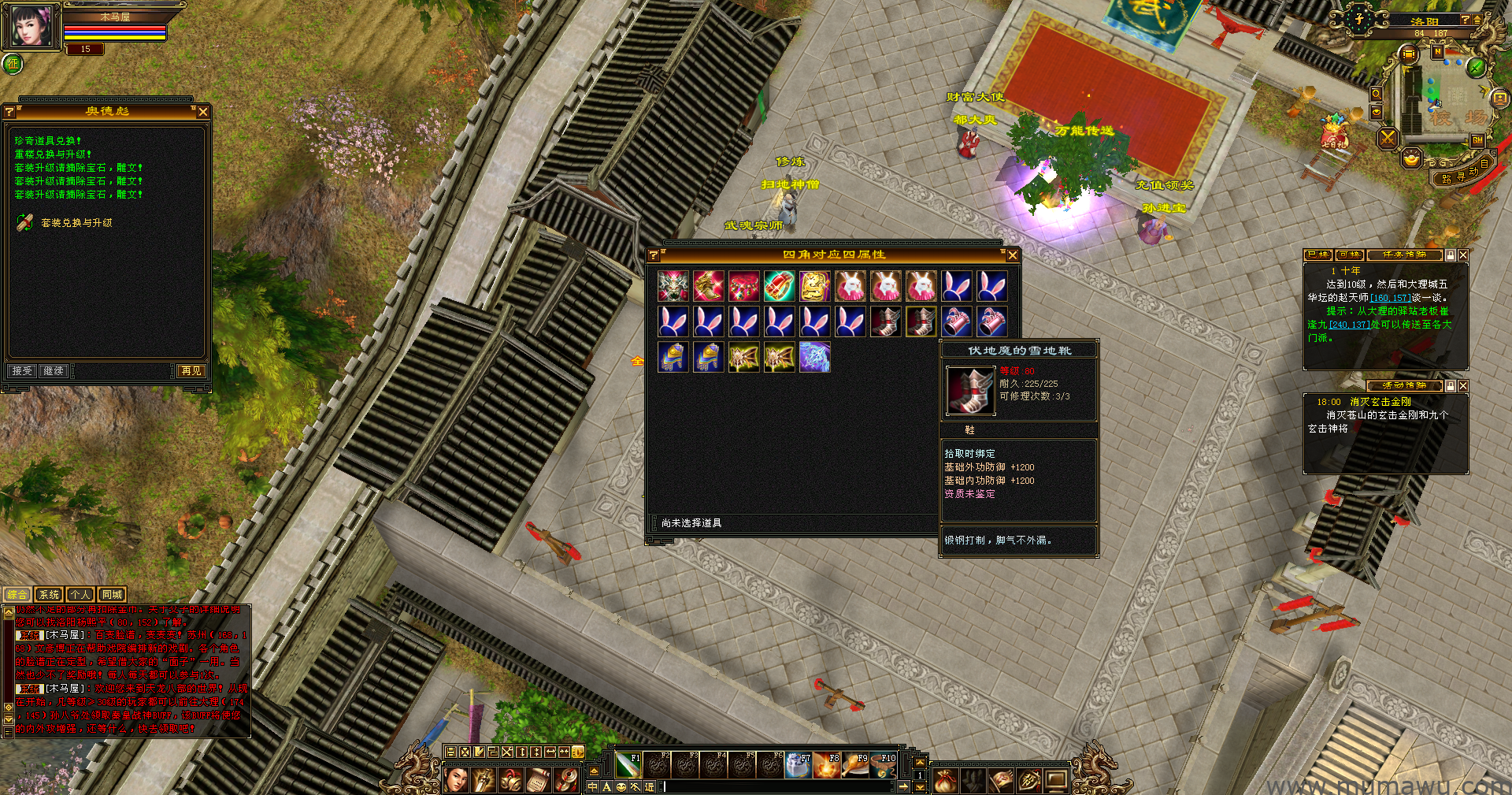The height and width of the screenshot is (795, 1512).
Task: Activate the F1 sword skill slot
Action: (x=628, y=765)
